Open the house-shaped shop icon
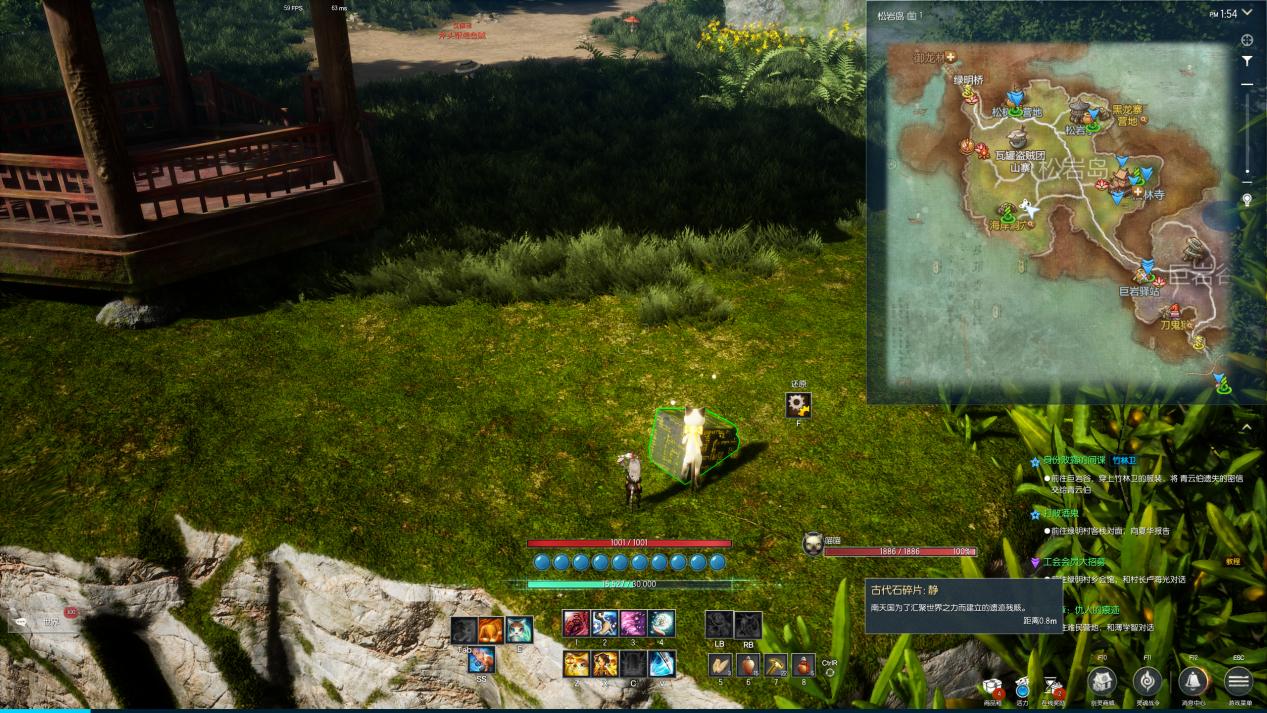This screenshot has height=713, width=1267. pos(1101,682)
